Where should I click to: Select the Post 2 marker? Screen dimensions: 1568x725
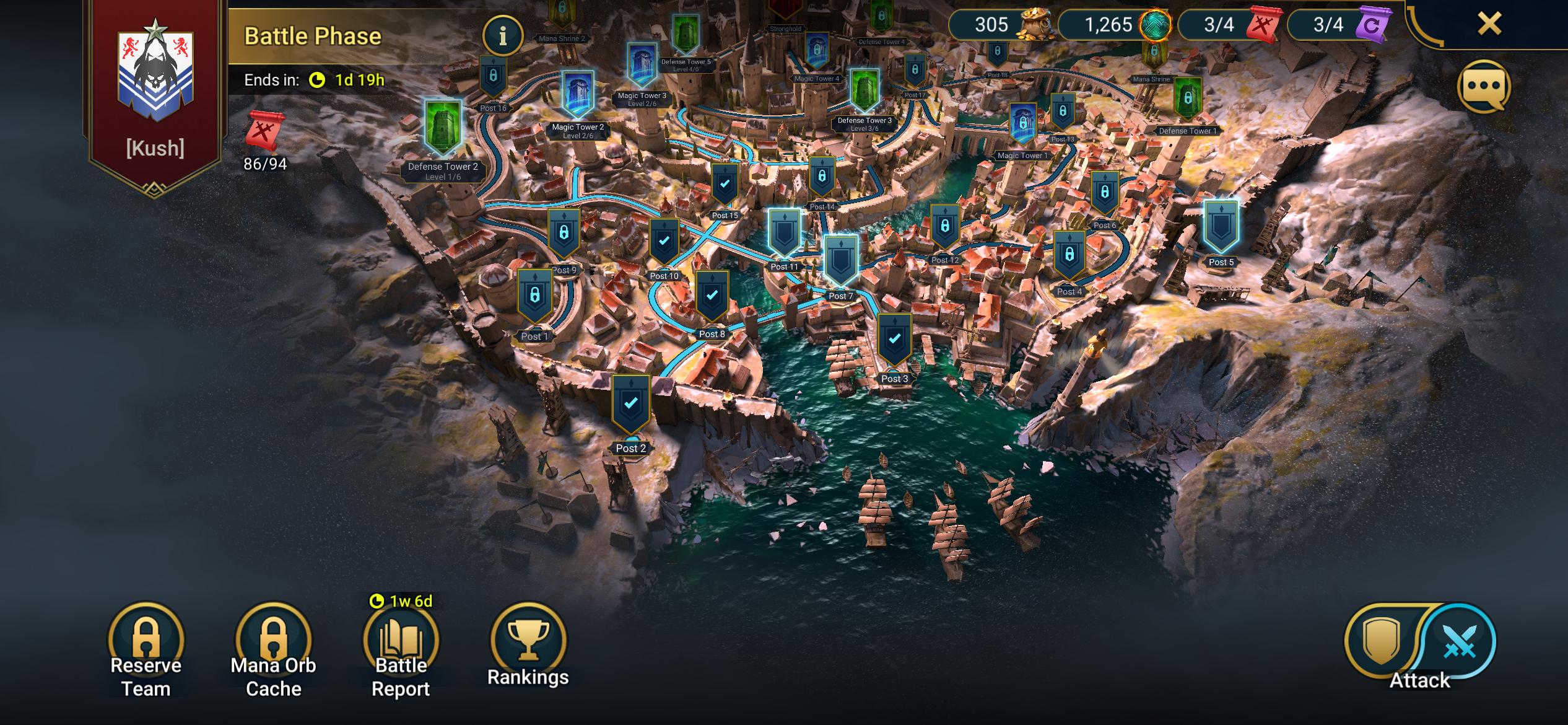pyautogui.click(x=630, y=405)
